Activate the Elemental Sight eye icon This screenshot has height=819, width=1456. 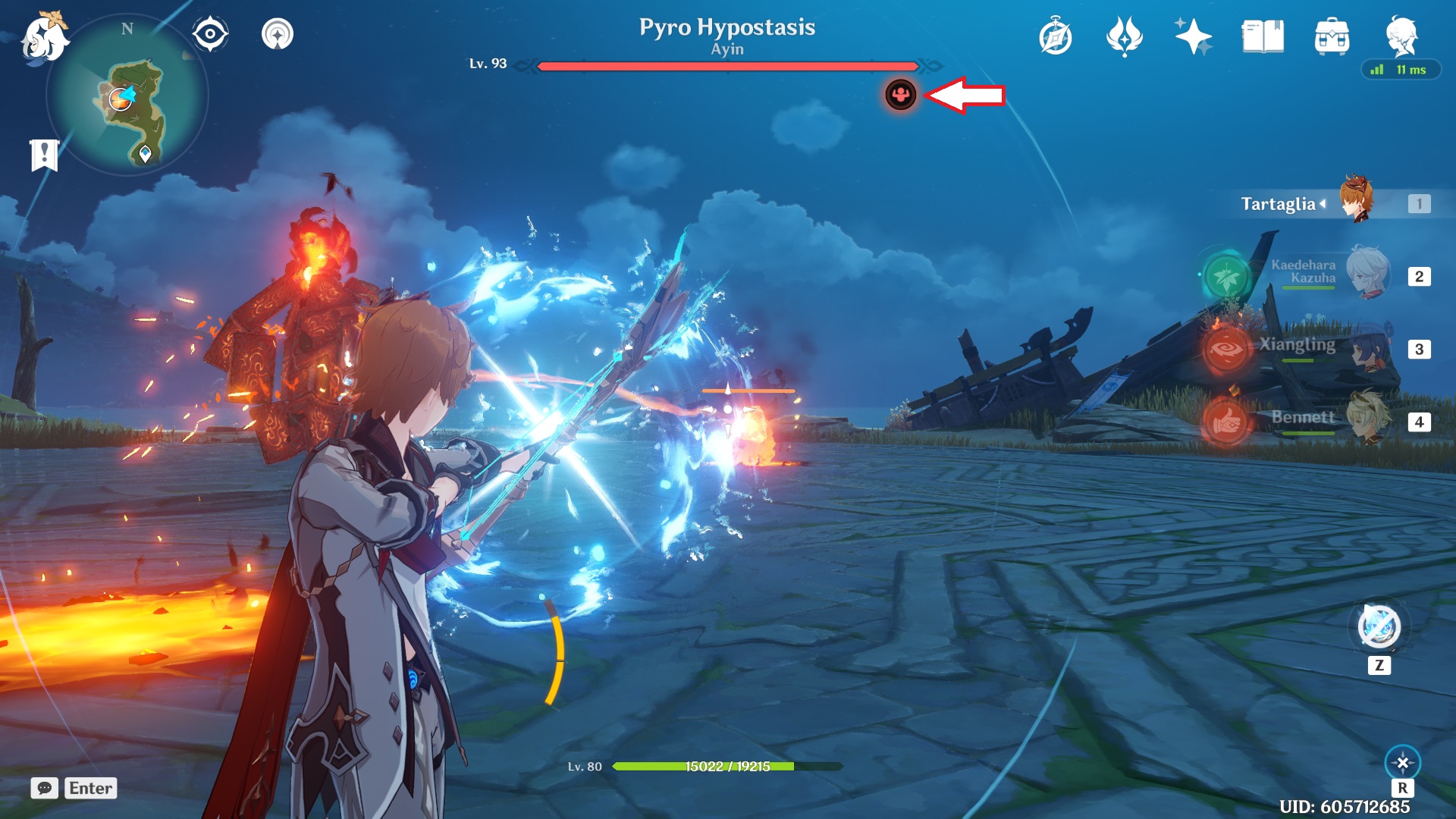(x=207, y=33)
